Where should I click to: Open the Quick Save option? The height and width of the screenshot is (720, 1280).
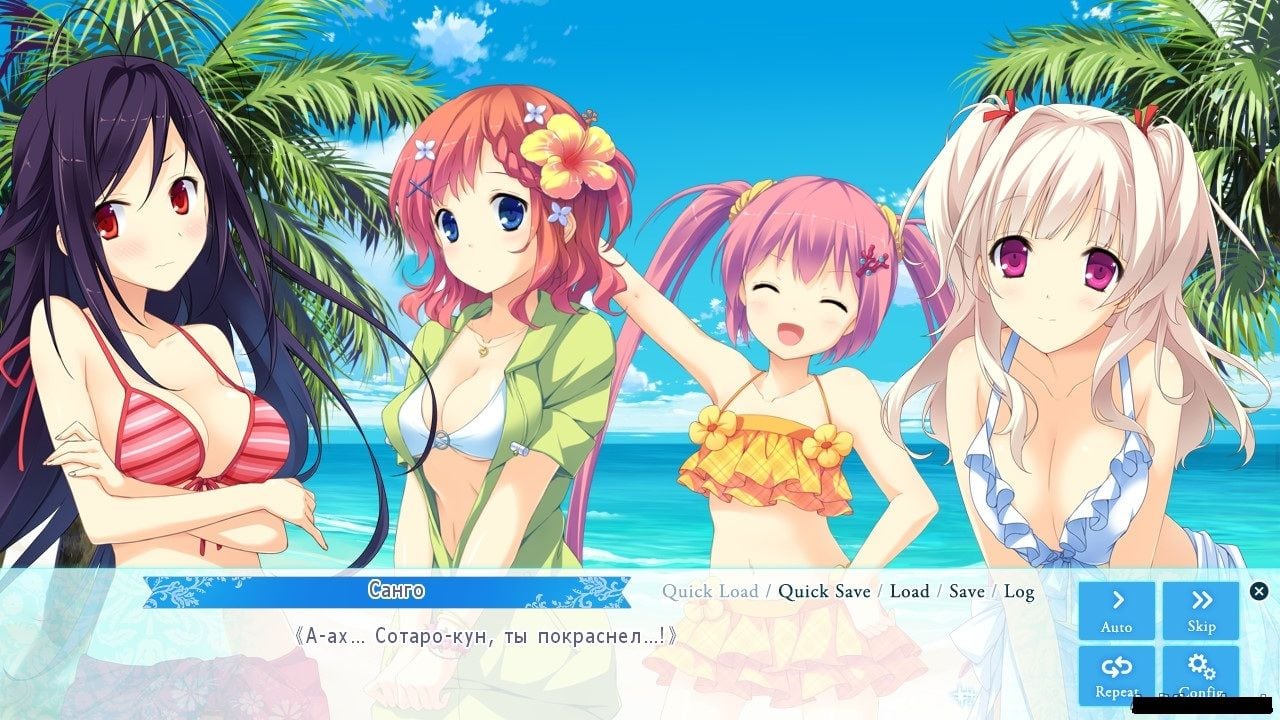point(824,592)
